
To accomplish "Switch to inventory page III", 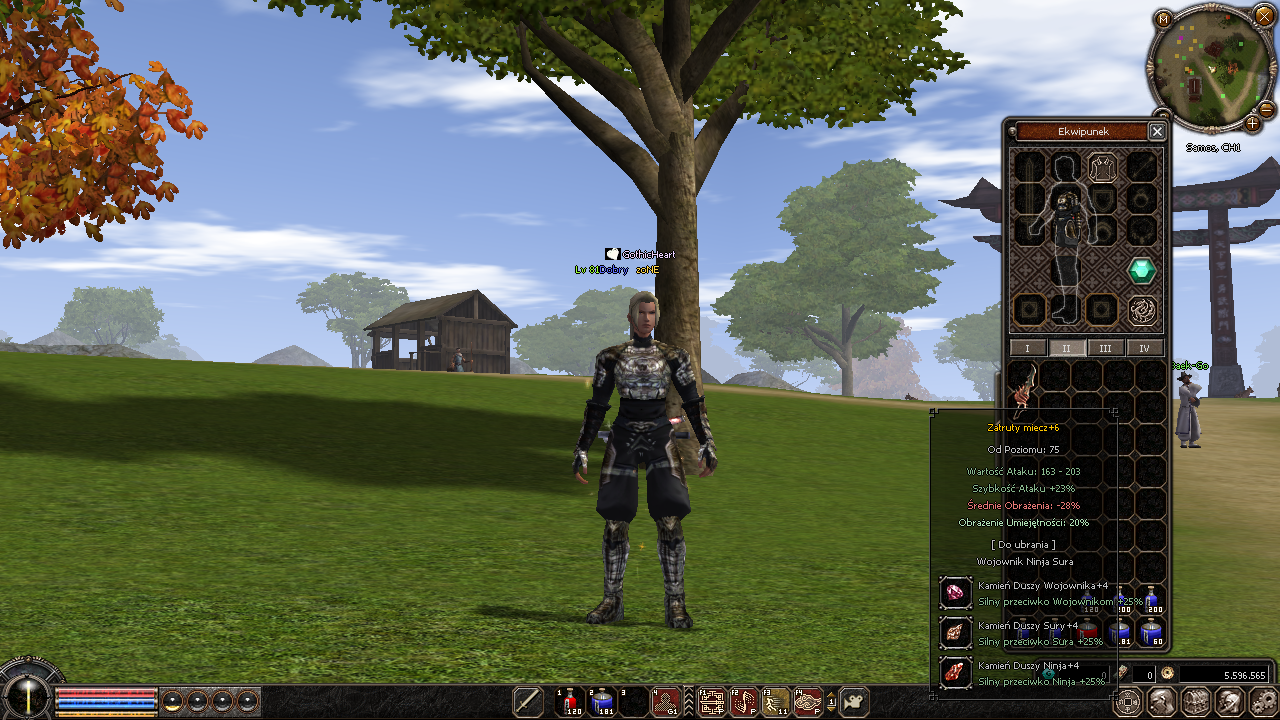I will coord(1105,348).
